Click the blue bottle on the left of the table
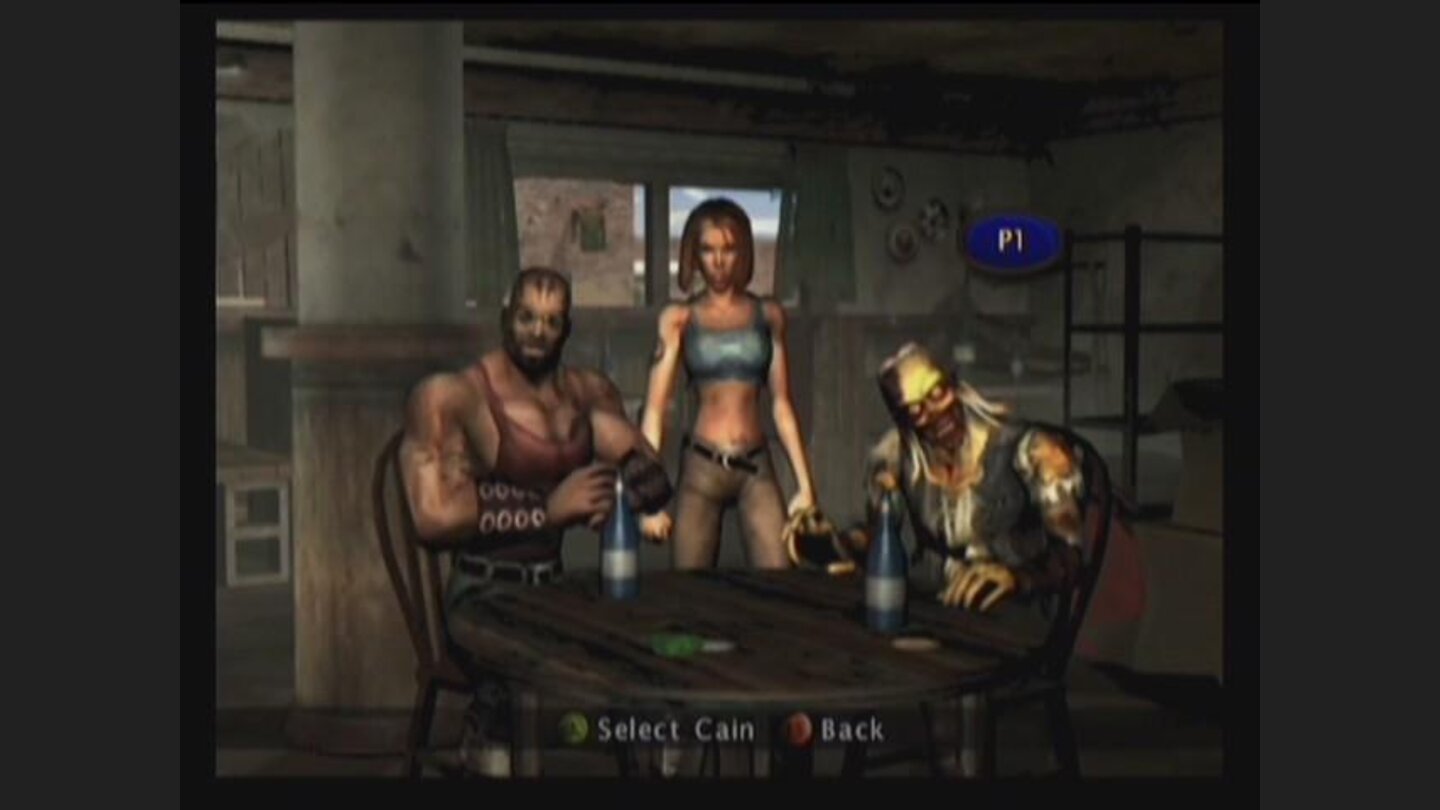The height and width of the screenshot is (810, 1440). (618, 560)
